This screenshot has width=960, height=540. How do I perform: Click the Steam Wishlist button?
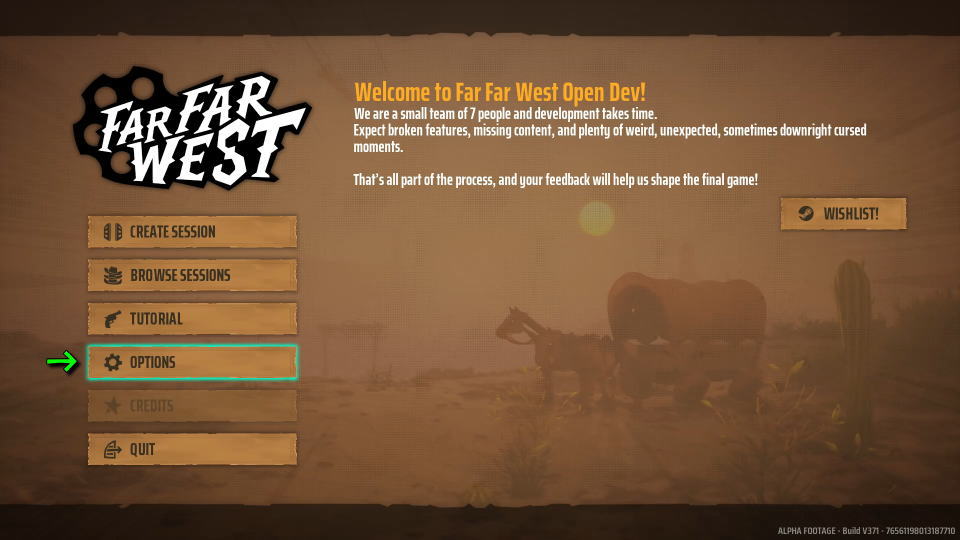point(843,214)
